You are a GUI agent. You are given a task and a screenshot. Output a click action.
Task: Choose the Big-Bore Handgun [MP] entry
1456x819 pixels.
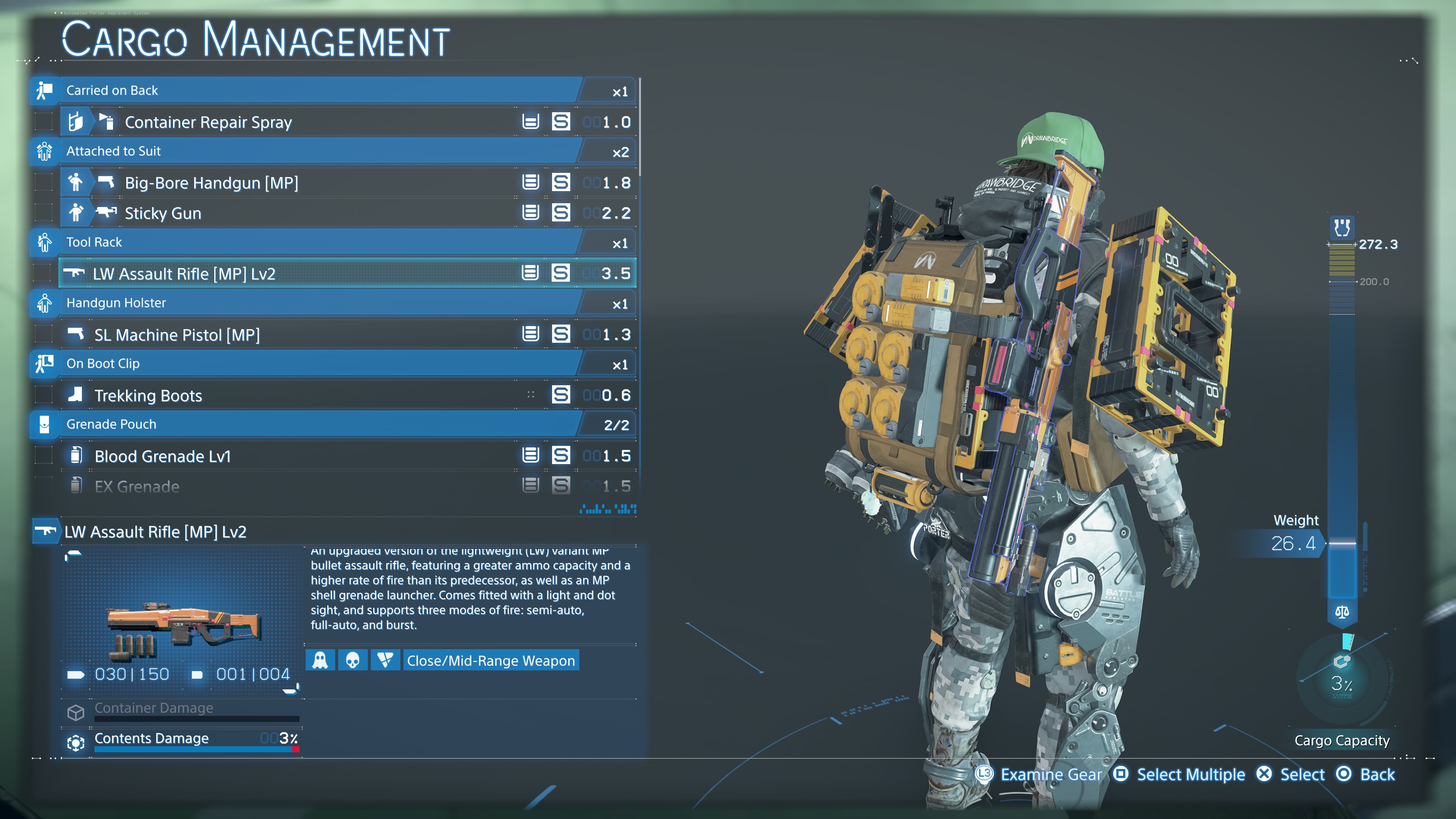[x=212, y=182]
